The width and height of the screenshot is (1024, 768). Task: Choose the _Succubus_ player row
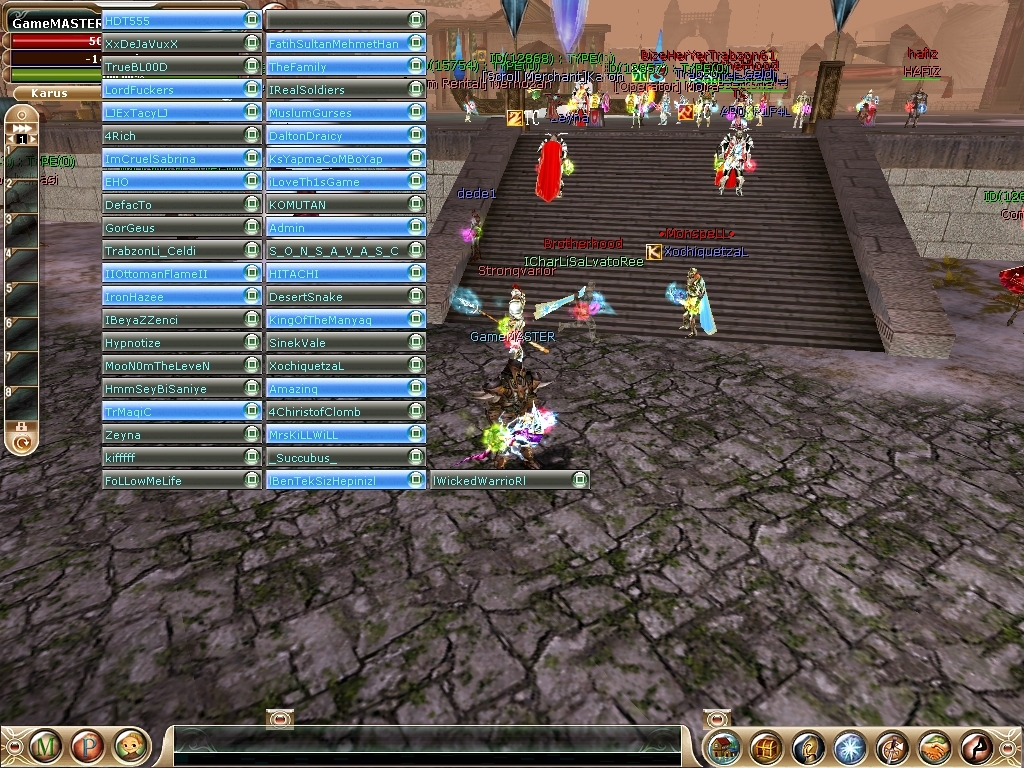[x=334, y=458]
